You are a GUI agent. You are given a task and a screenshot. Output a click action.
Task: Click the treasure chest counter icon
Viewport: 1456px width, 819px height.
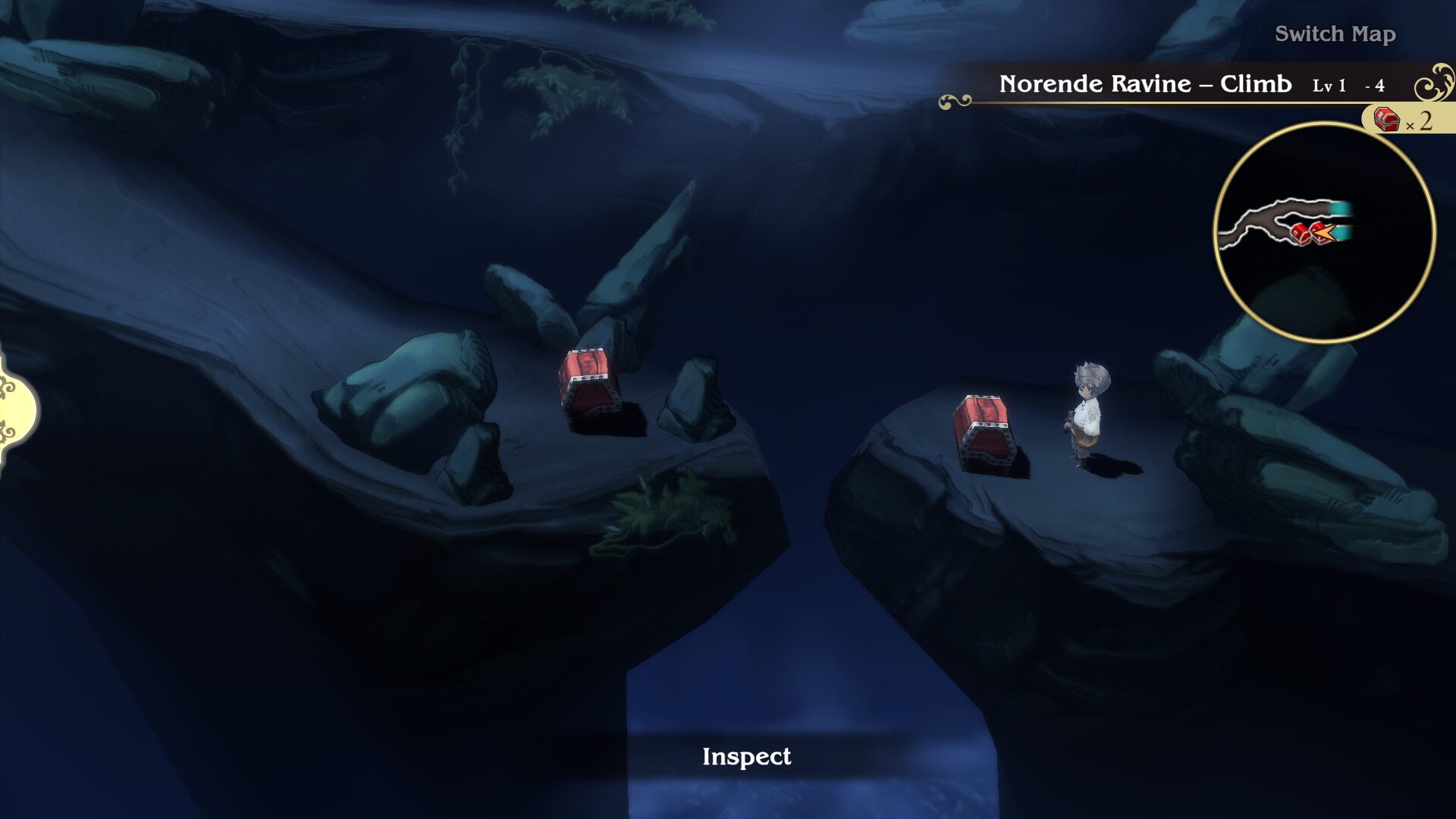[x=1387, y=119]
